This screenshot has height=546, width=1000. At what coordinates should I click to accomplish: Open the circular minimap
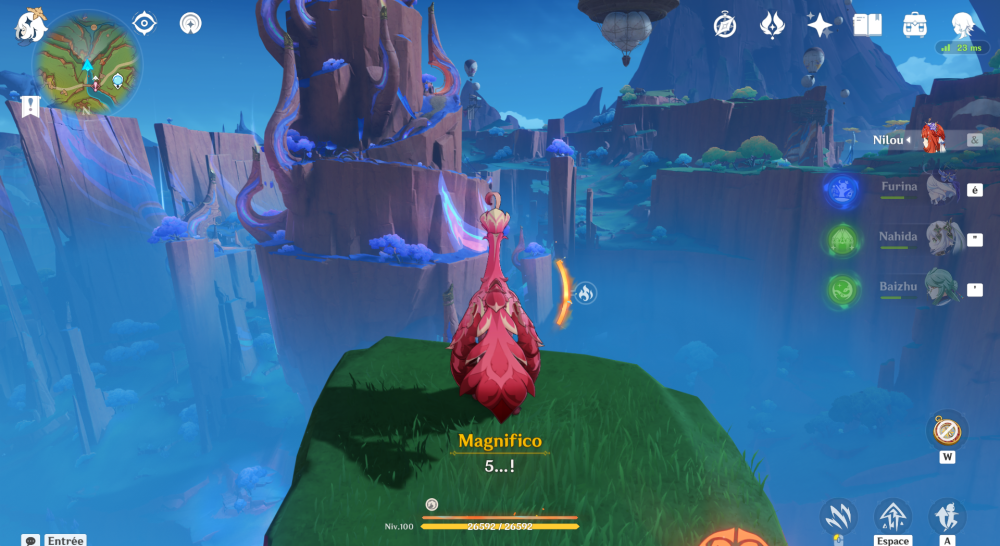pos(87,66)
